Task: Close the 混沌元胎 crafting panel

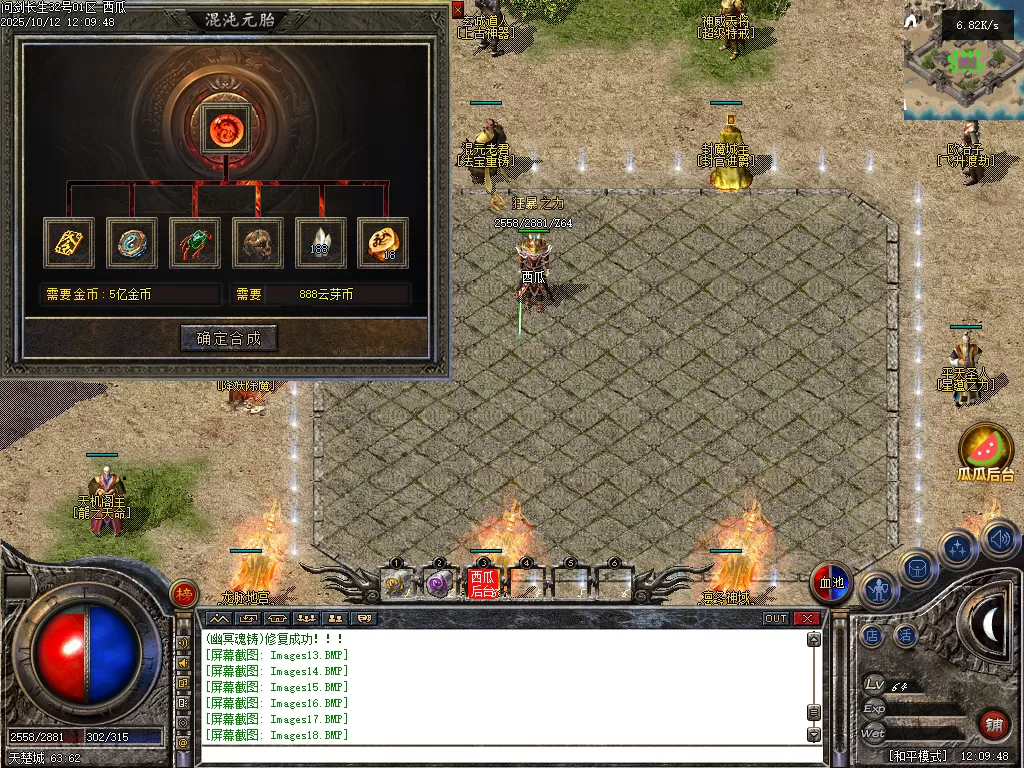Action: (458, 9)
